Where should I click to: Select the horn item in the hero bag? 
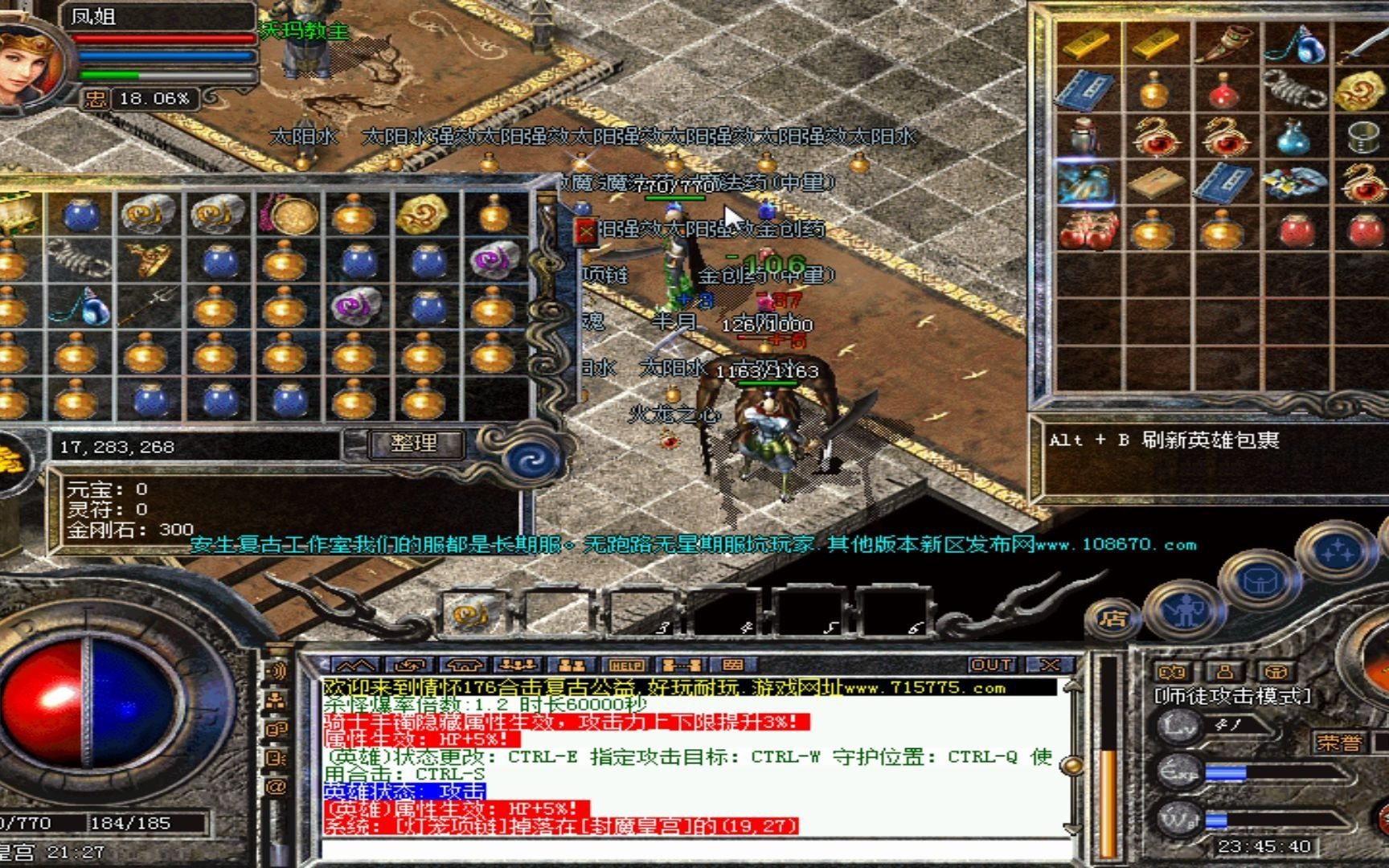tap(1224, 43)
